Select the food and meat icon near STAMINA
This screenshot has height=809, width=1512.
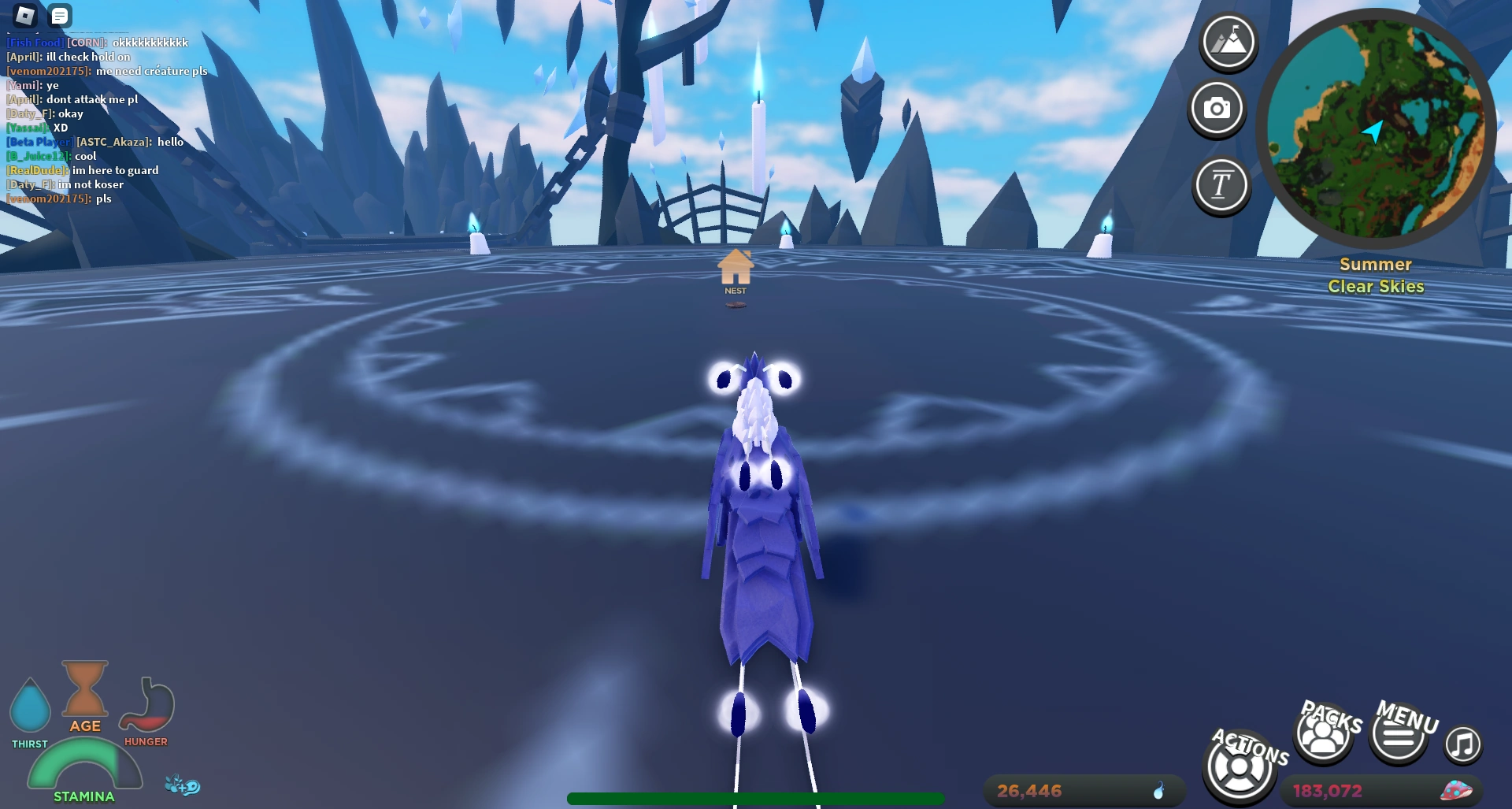tap(183, 785)
